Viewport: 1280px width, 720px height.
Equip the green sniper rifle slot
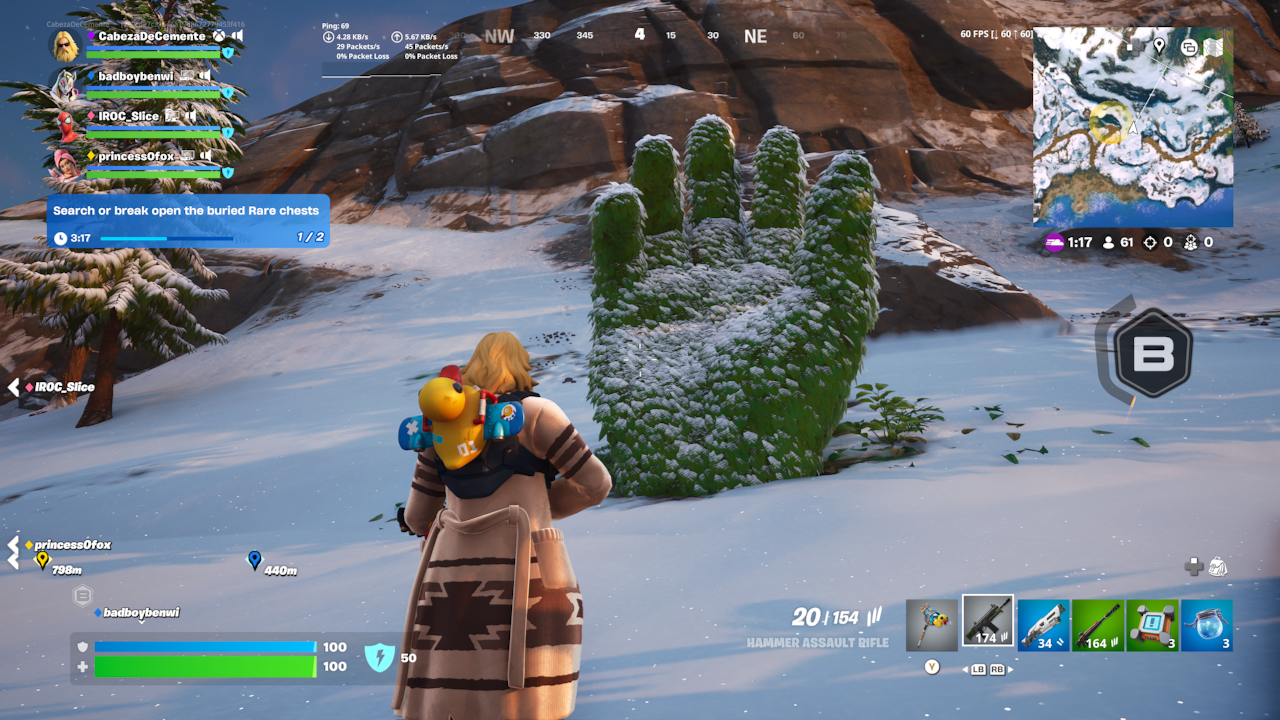coord(1097,625)
